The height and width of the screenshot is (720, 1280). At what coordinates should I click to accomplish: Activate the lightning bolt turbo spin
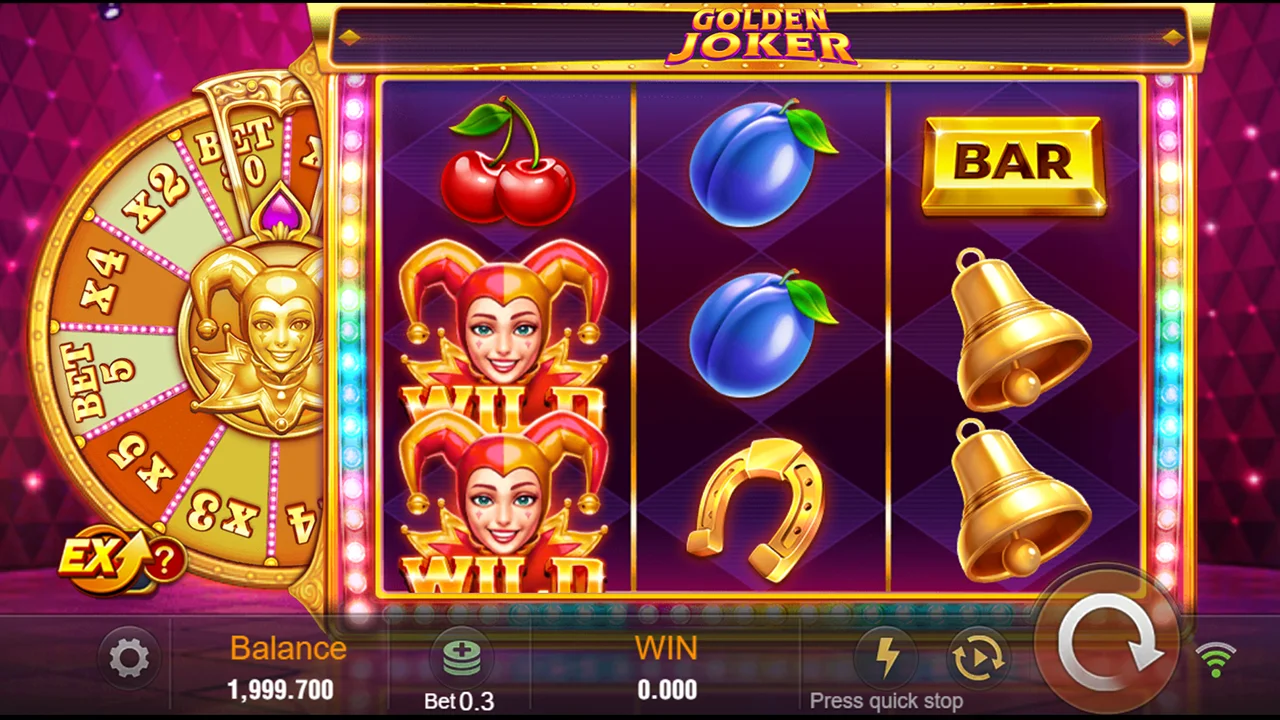click(886, 657)
